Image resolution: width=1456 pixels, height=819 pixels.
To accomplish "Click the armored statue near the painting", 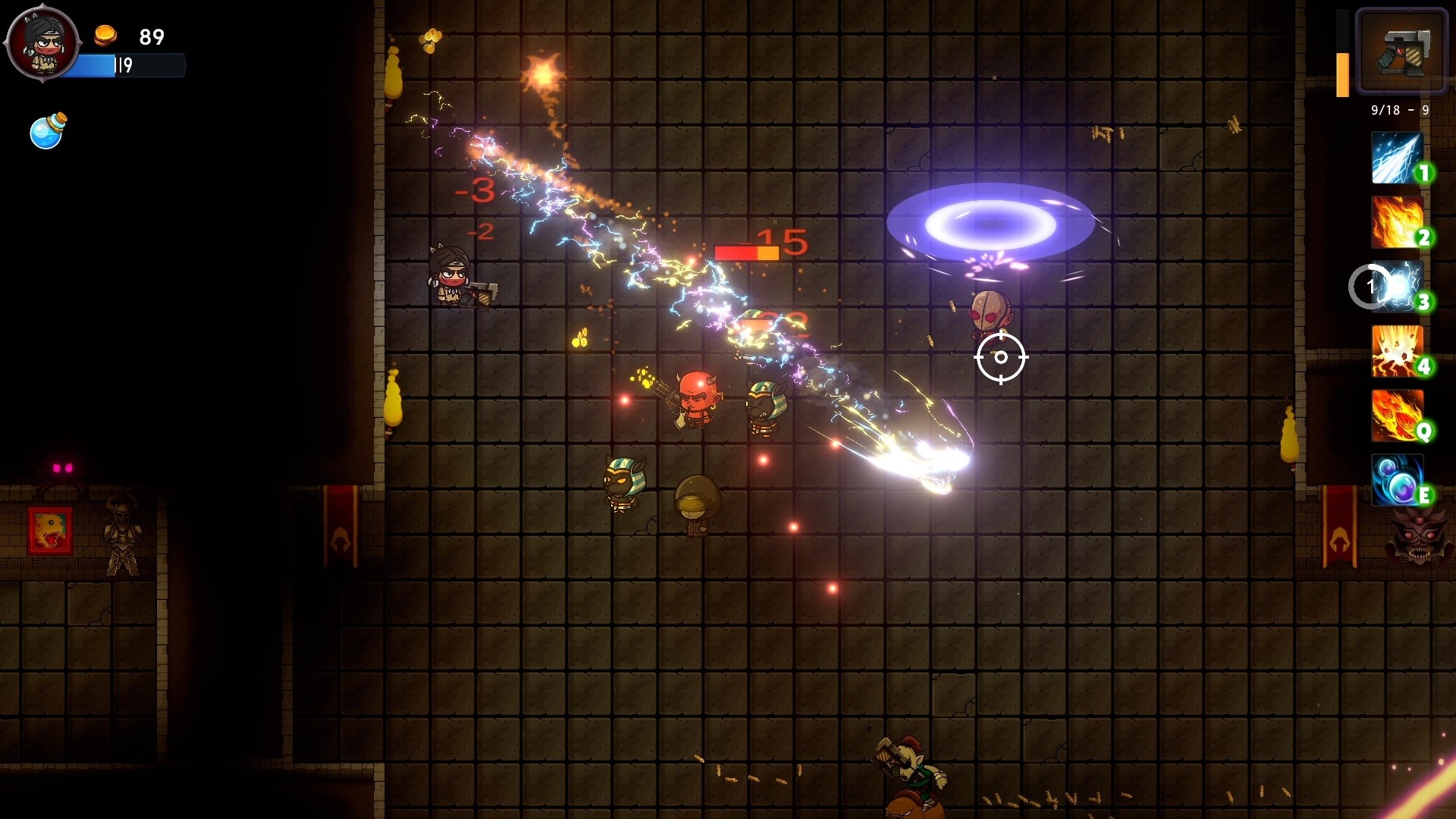I will 123,533.
